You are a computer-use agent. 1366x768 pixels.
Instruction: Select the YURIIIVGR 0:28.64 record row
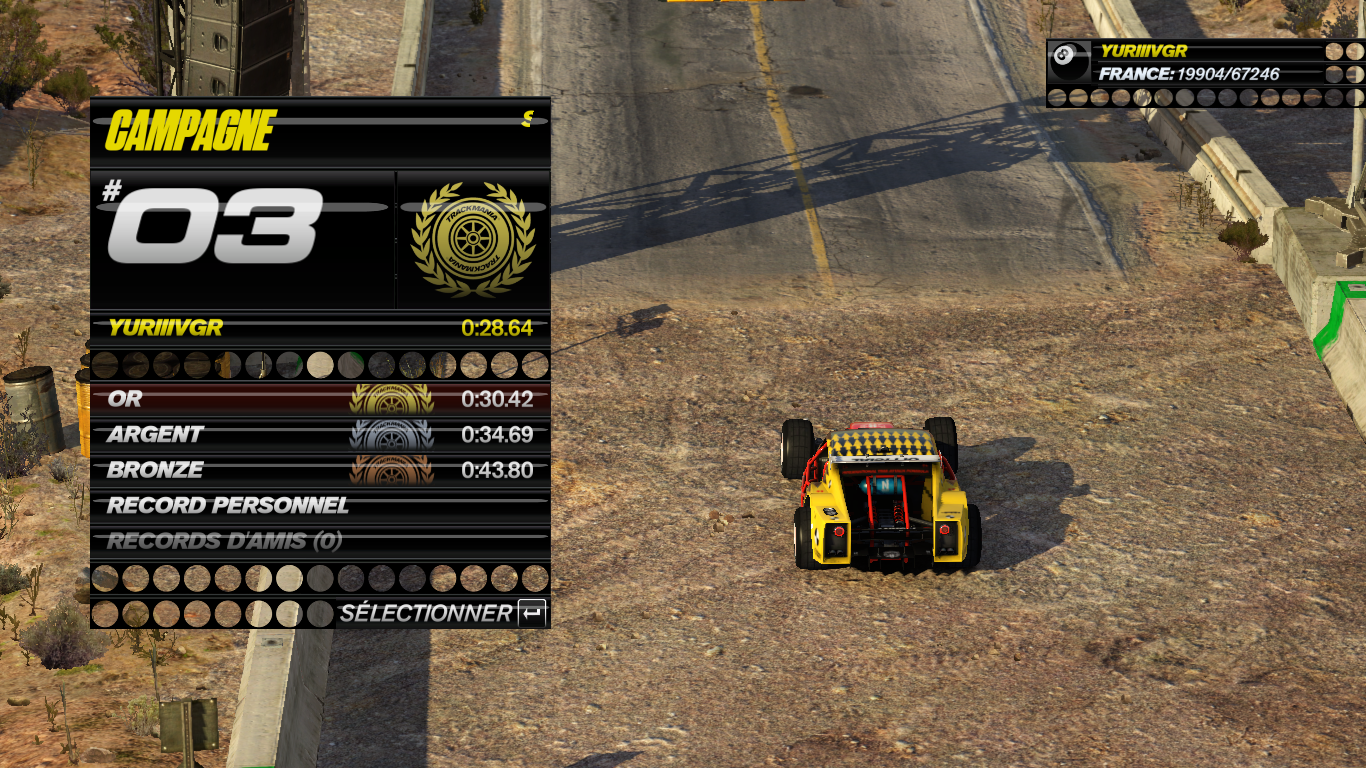320,328
